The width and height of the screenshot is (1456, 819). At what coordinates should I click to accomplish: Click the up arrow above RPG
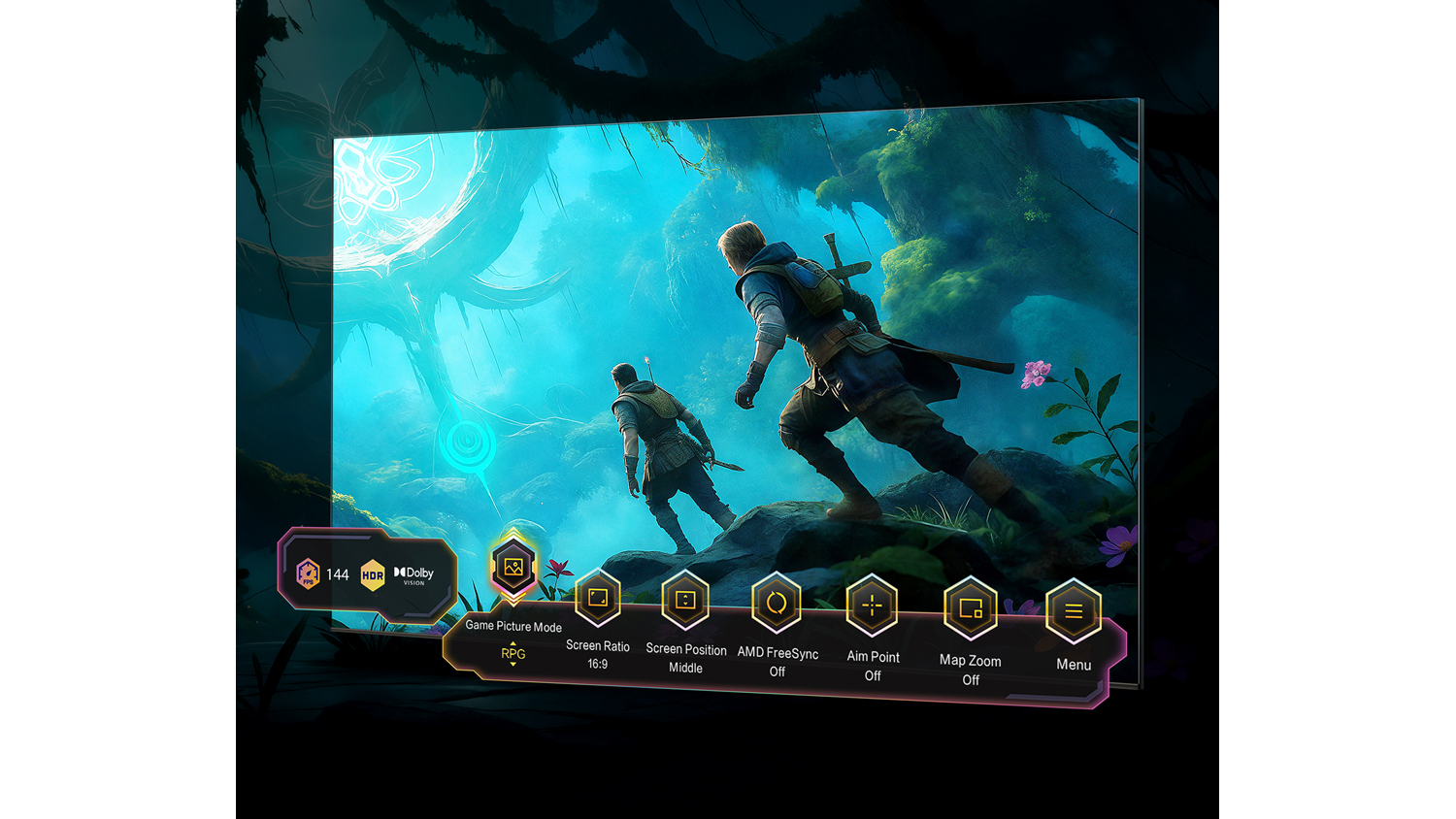click(513, 643)
